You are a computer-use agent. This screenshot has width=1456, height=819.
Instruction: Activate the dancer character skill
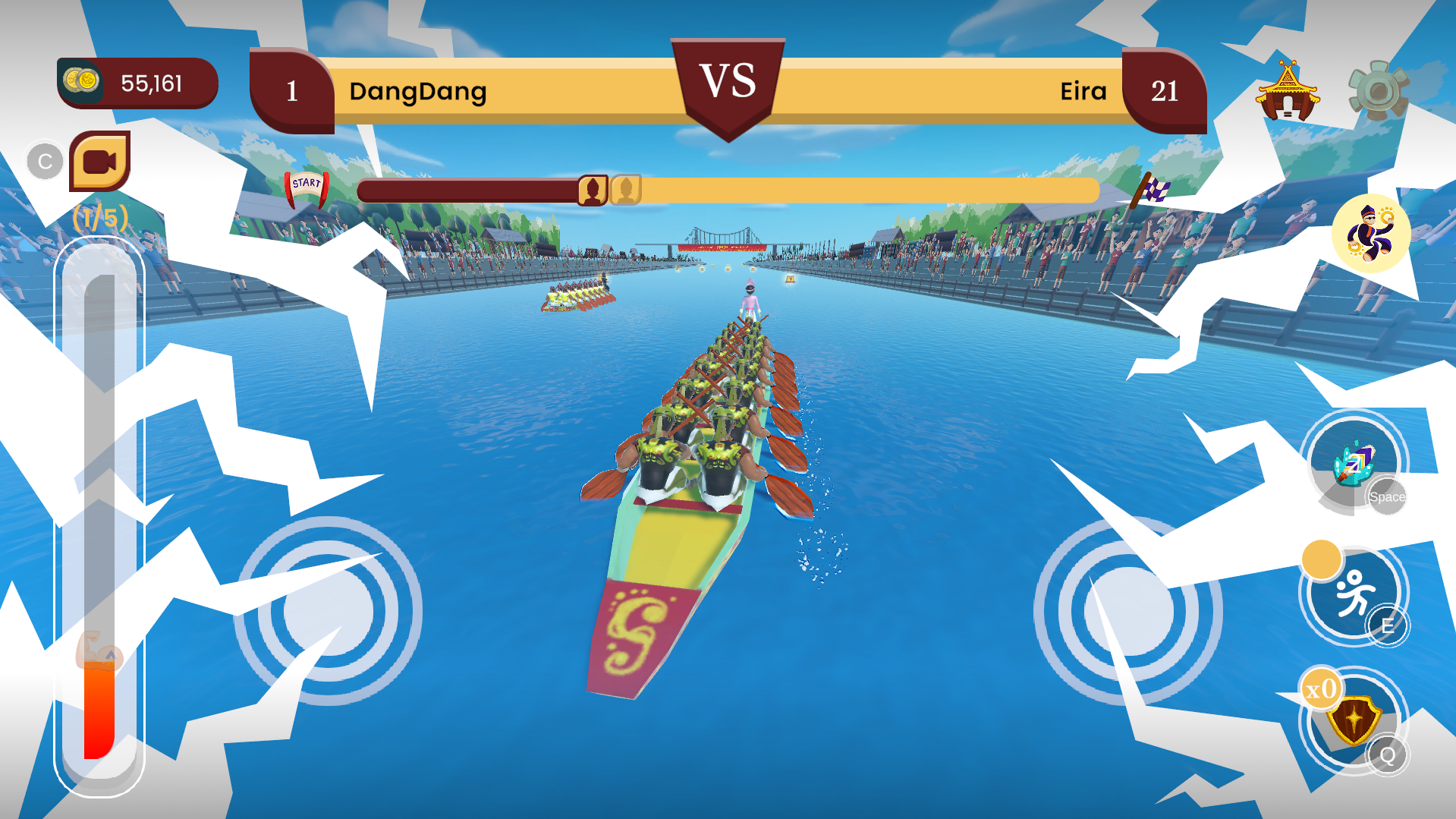1370,235
